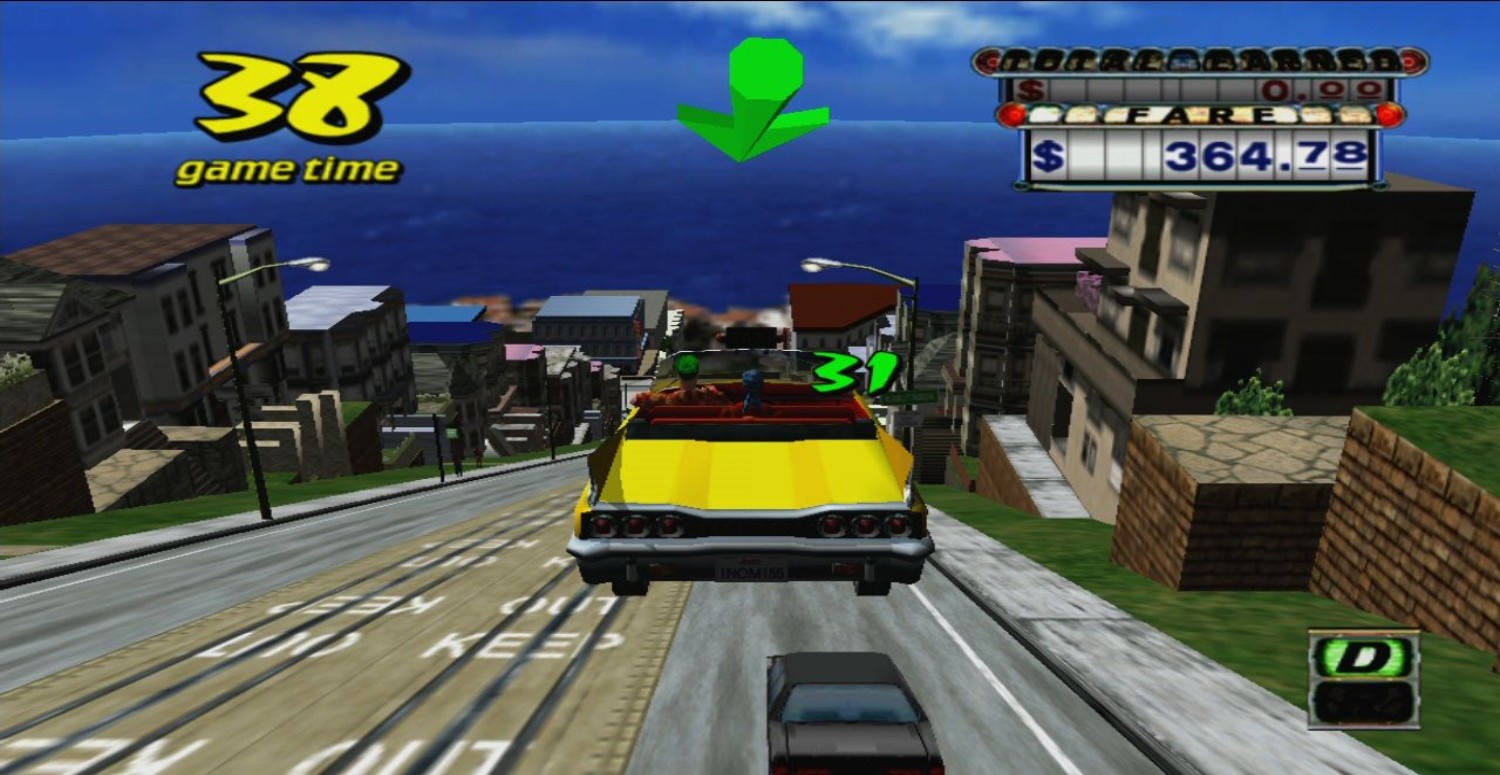This screenshot has height=775, width=1500.
Task: Click the dollar sign on the FARE meter
Action: click(1051, 154)
